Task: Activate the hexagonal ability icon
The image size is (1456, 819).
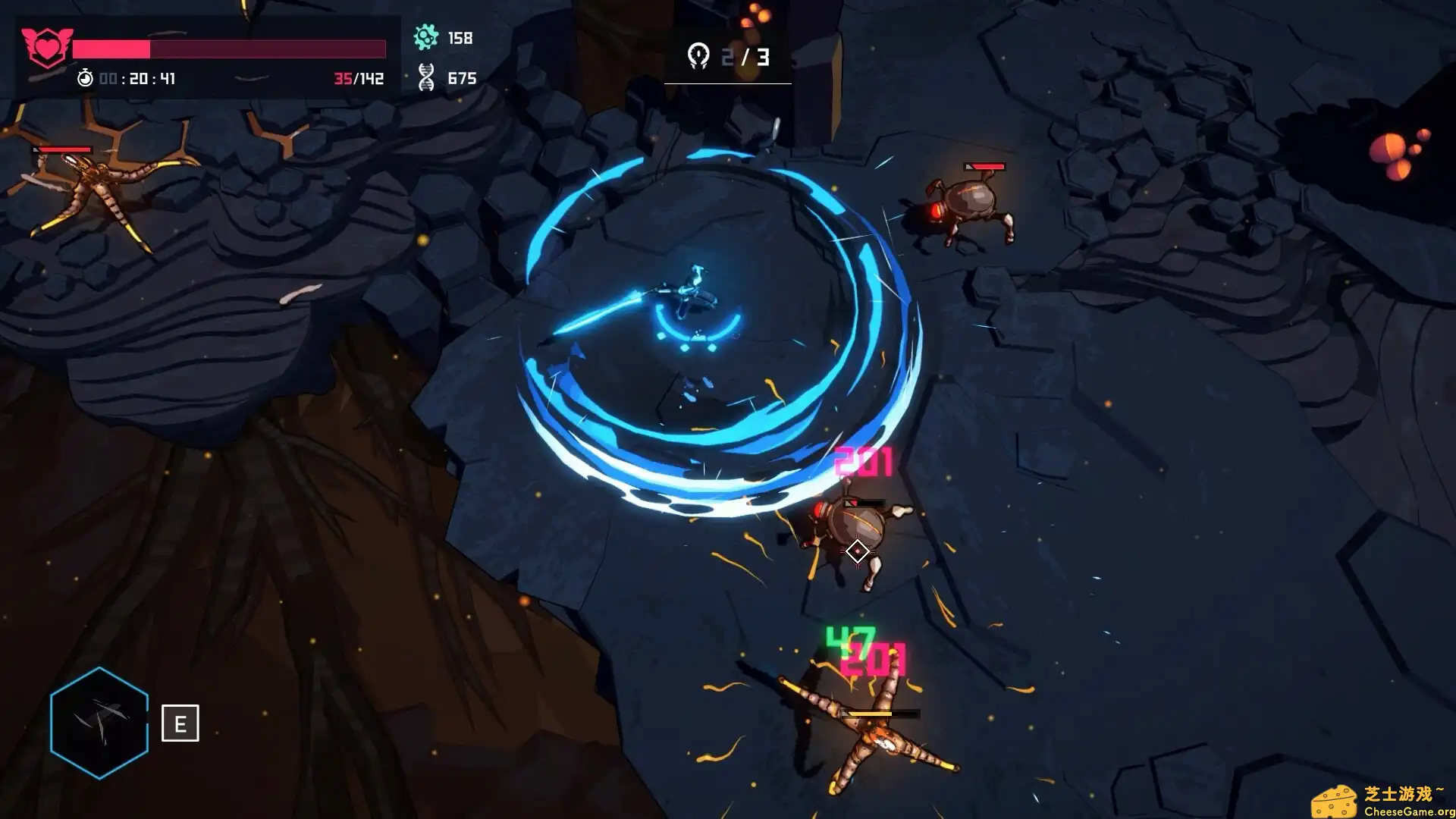Action: click(x=99, y=723)
